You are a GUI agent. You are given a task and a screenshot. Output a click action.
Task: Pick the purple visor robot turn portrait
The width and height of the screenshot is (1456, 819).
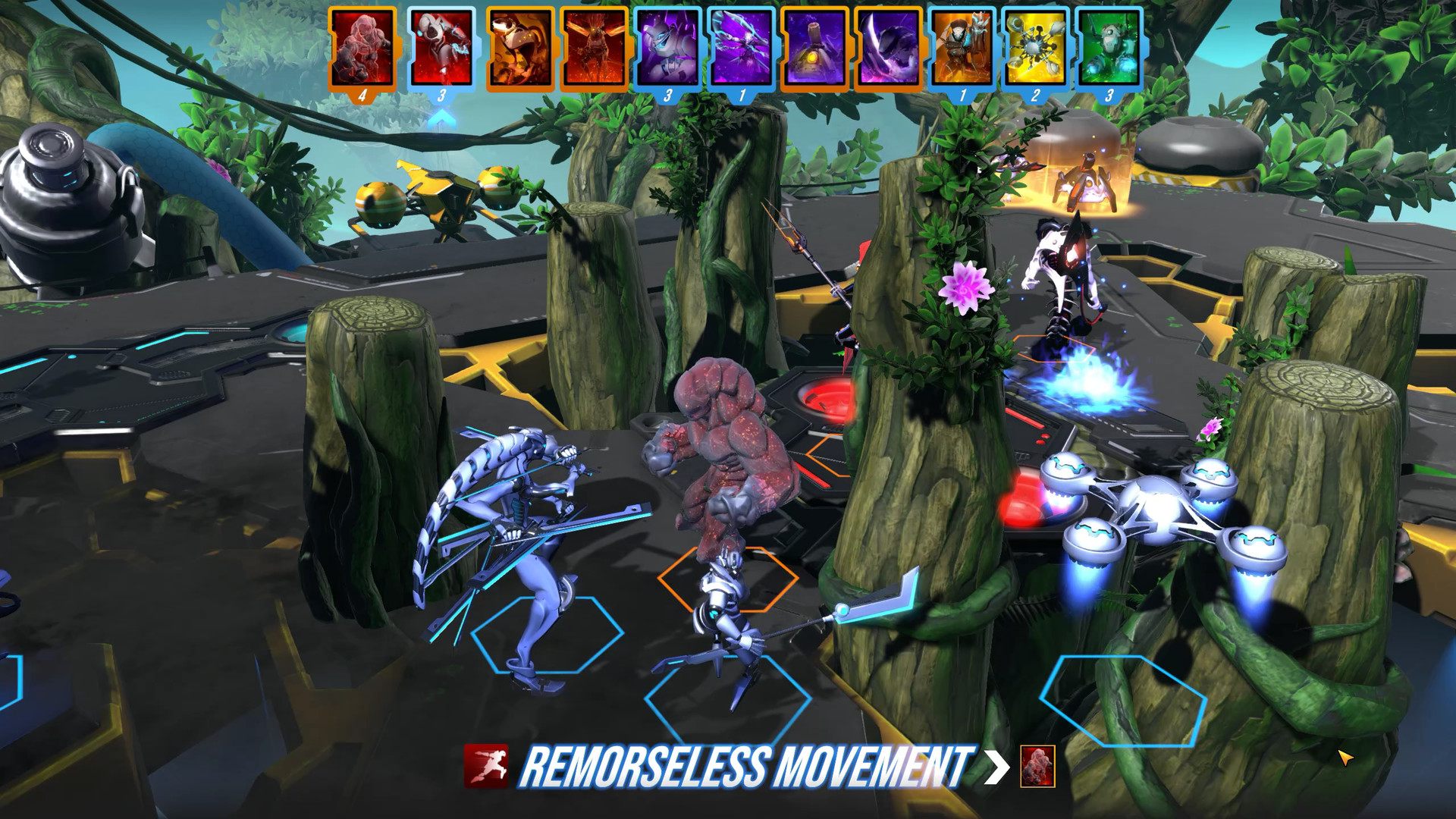tap(668, 49)
